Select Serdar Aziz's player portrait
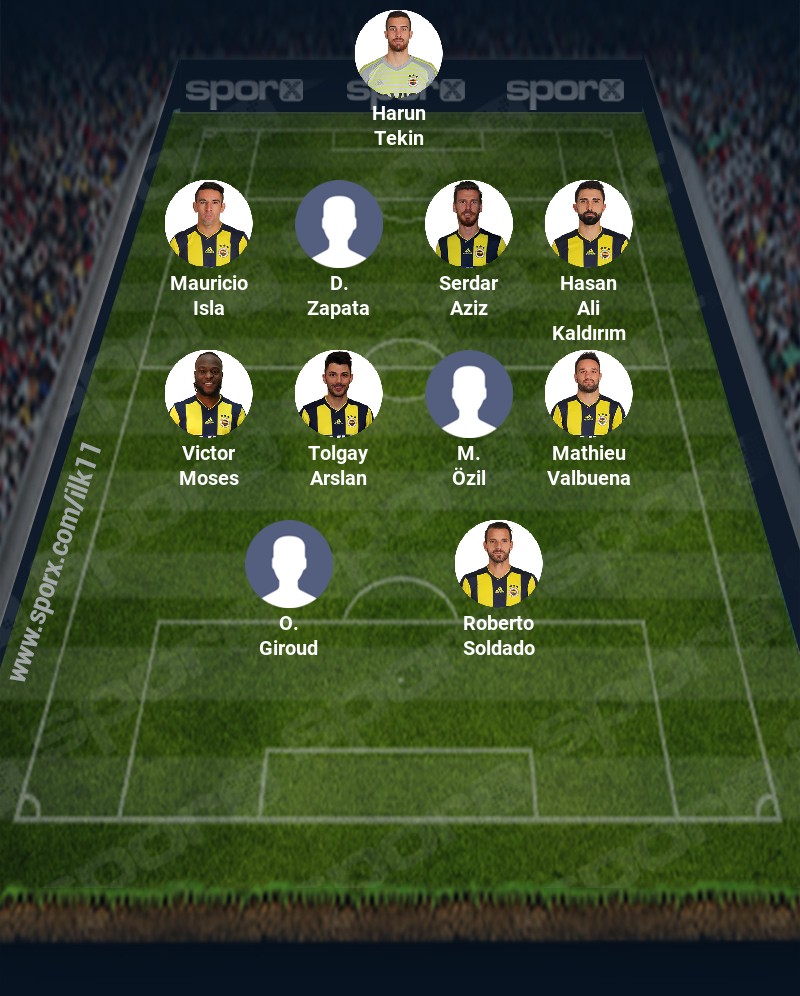Screen dimensions: 800x996 pyautogui.click(x=469, y=224)
